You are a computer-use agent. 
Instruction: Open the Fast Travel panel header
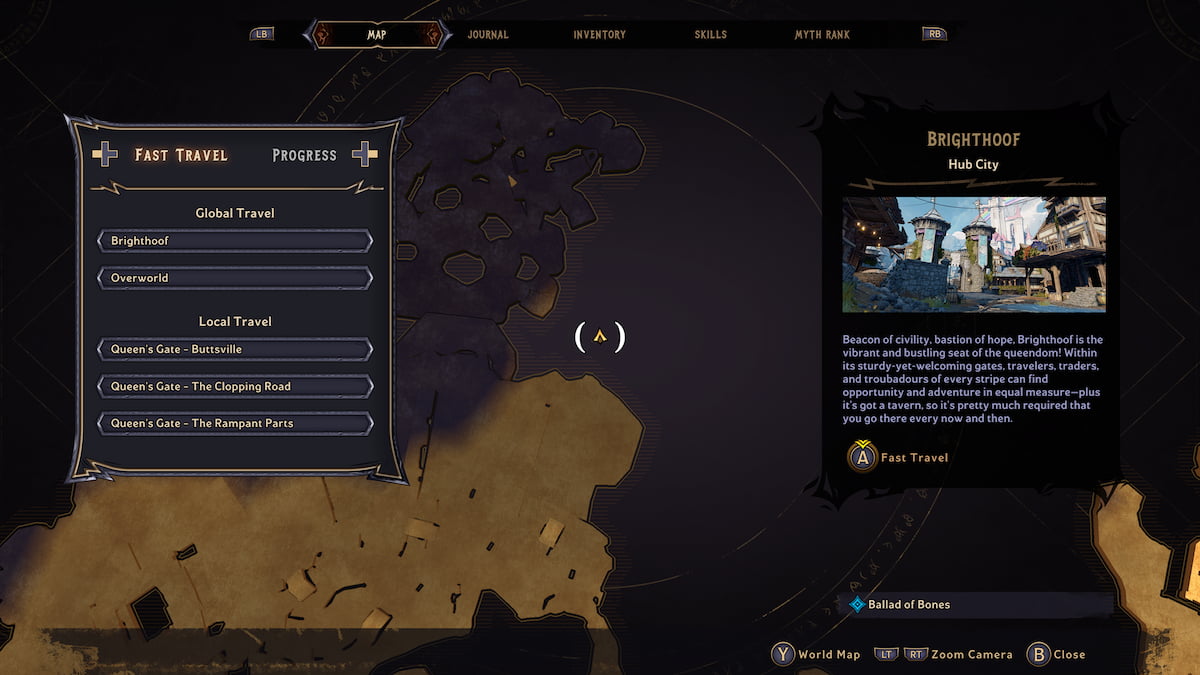click(x=181, y=155)
